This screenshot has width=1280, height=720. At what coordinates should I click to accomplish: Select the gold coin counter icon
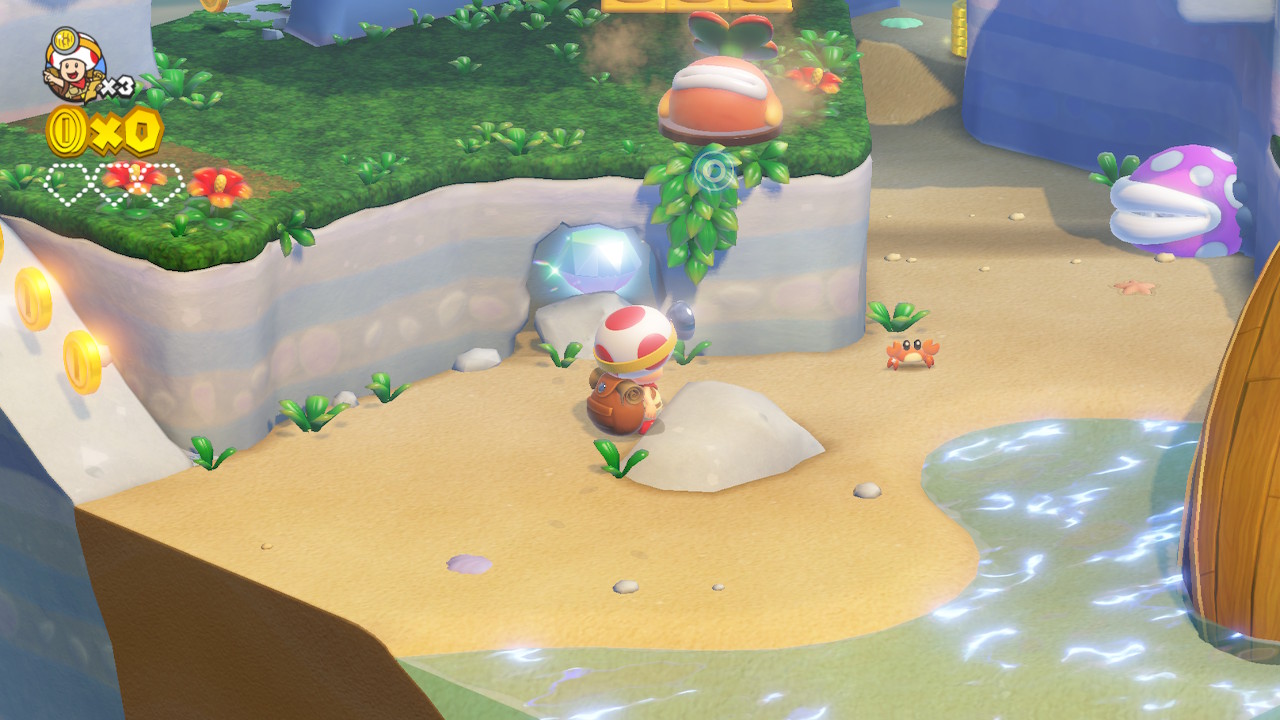click(68, 132)
